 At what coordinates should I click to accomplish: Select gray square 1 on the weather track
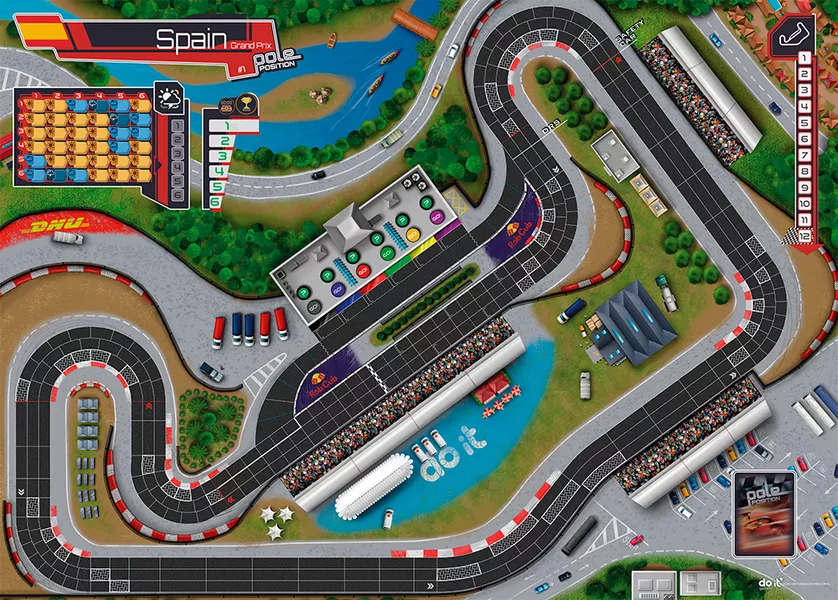tap(178, 124)
